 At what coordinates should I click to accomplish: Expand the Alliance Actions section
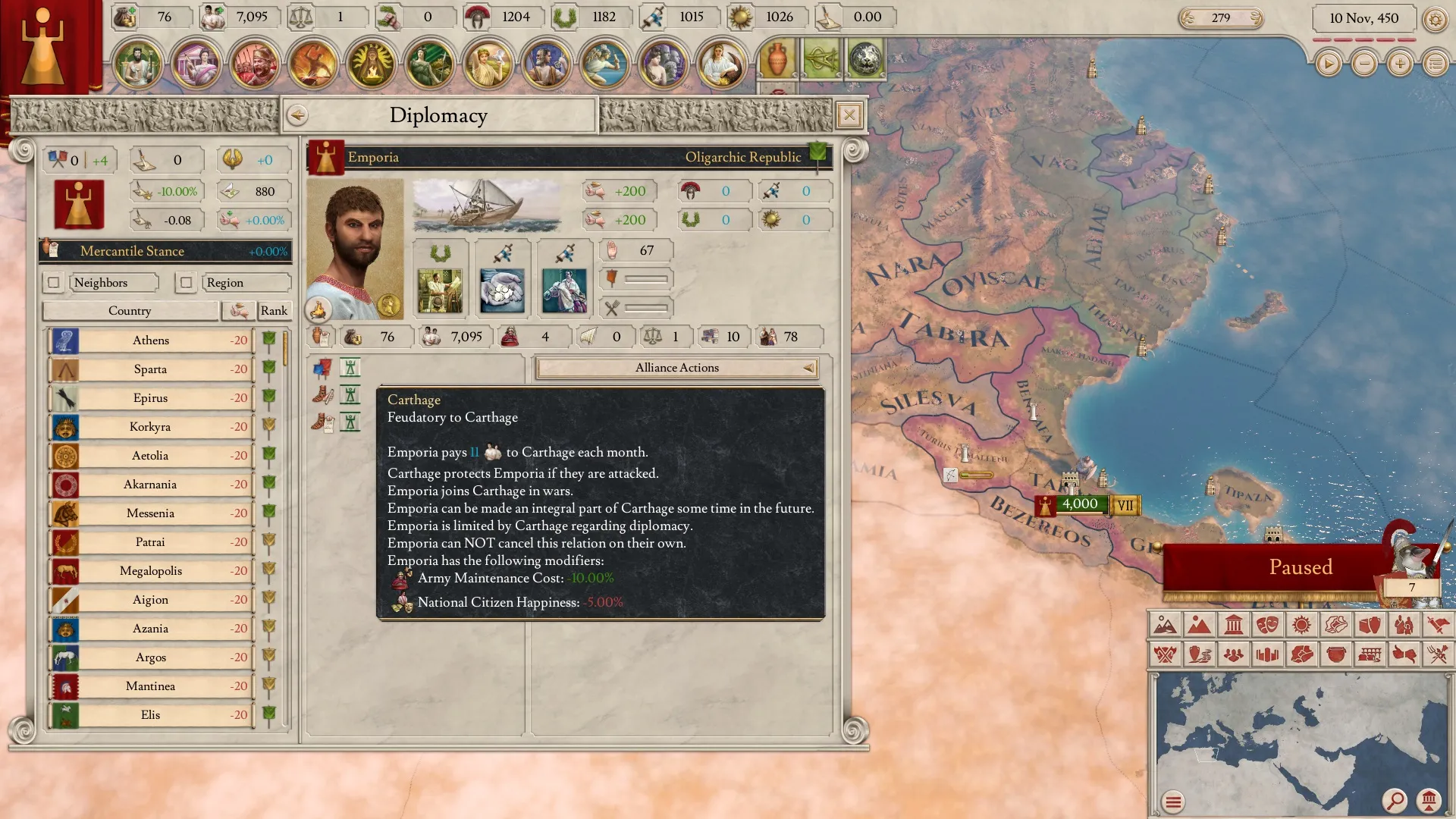coord(677,368)
